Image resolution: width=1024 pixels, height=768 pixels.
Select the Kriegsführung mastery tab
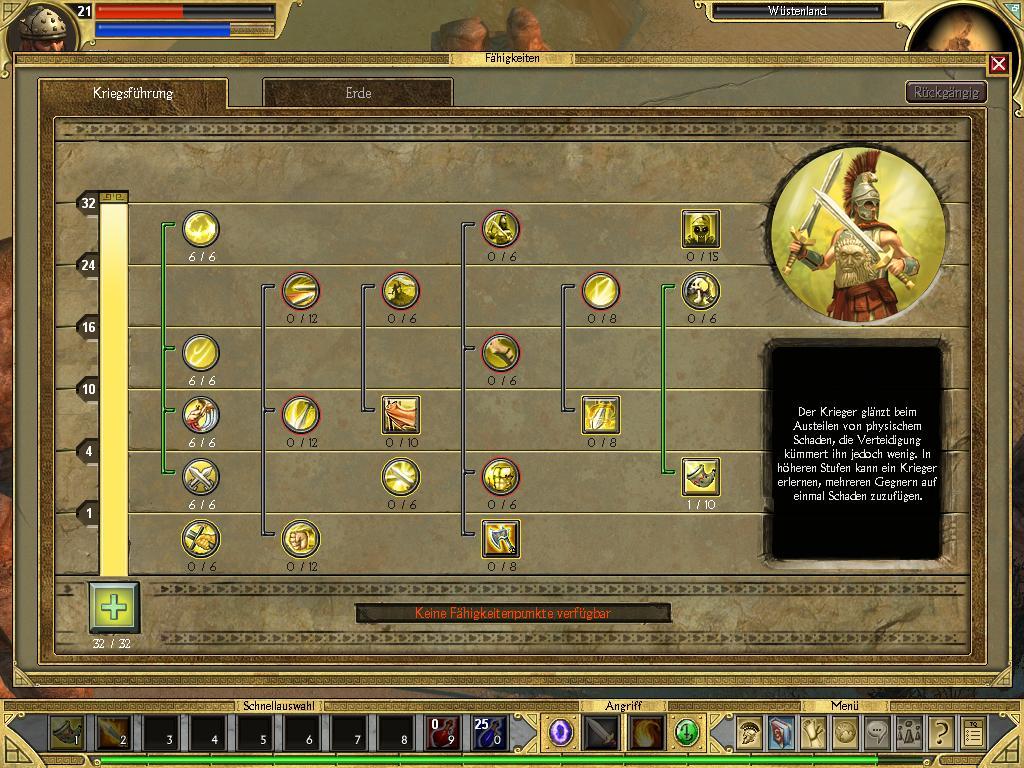click(133, 93)
